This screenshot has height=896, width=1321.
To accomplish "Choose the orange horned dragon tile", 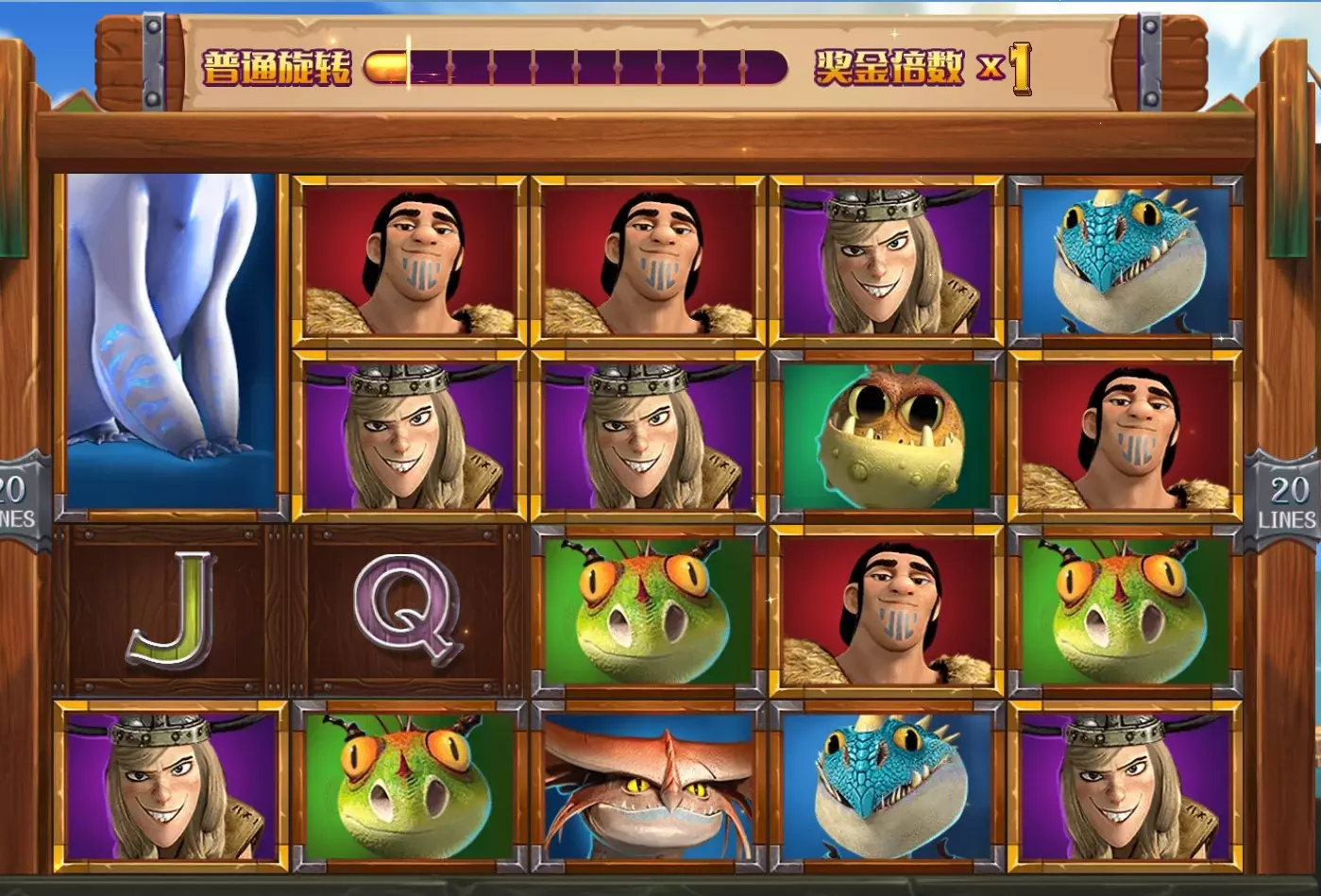I will point(647,785).
